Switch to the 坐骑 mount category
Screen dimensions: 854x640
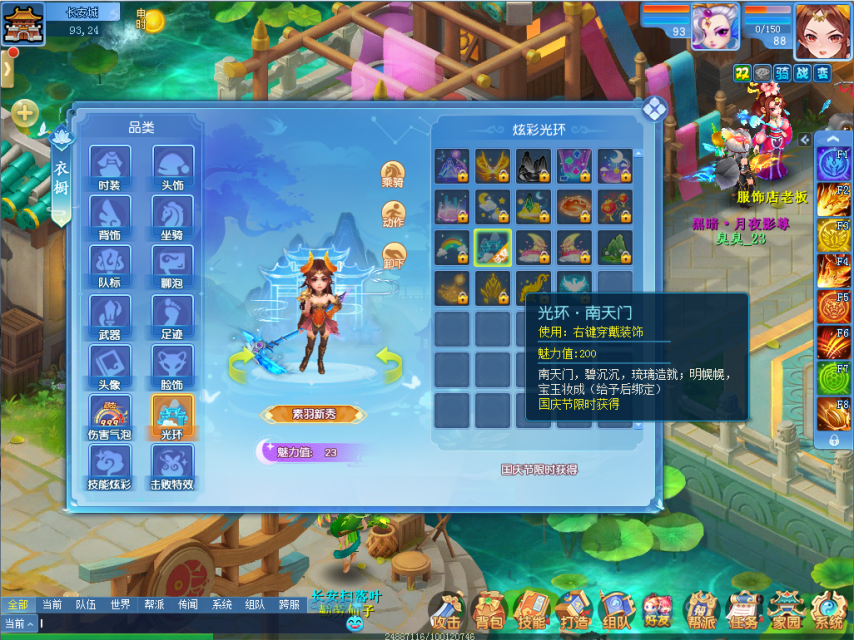click(x=172, y=217)
